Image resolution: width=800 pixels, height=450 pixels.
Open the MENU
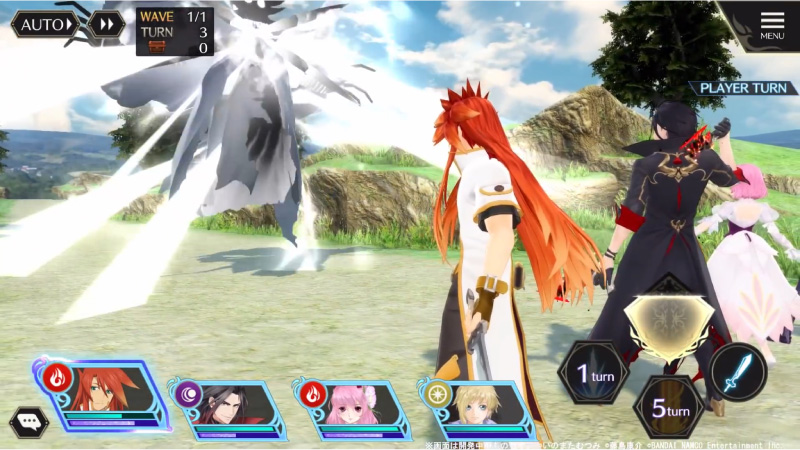tap(771, 25)
